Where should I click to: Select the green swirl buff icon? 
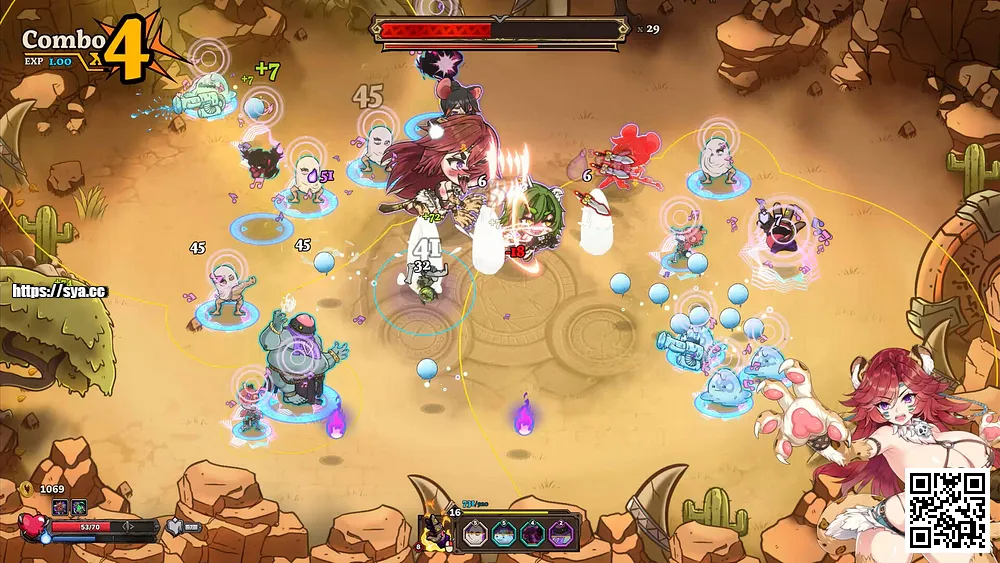[x=79, y=507]
